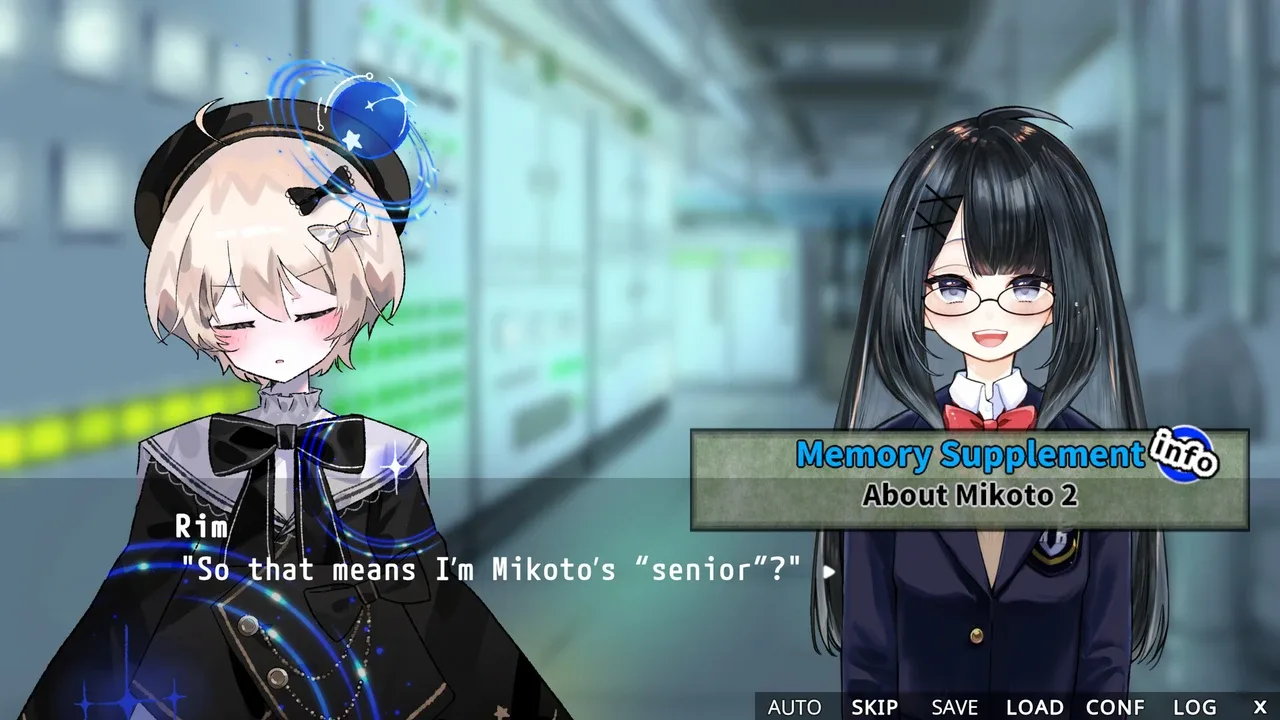Hide the text window with X
This screenshot has height=720, width=1280.
[1260, 707]
